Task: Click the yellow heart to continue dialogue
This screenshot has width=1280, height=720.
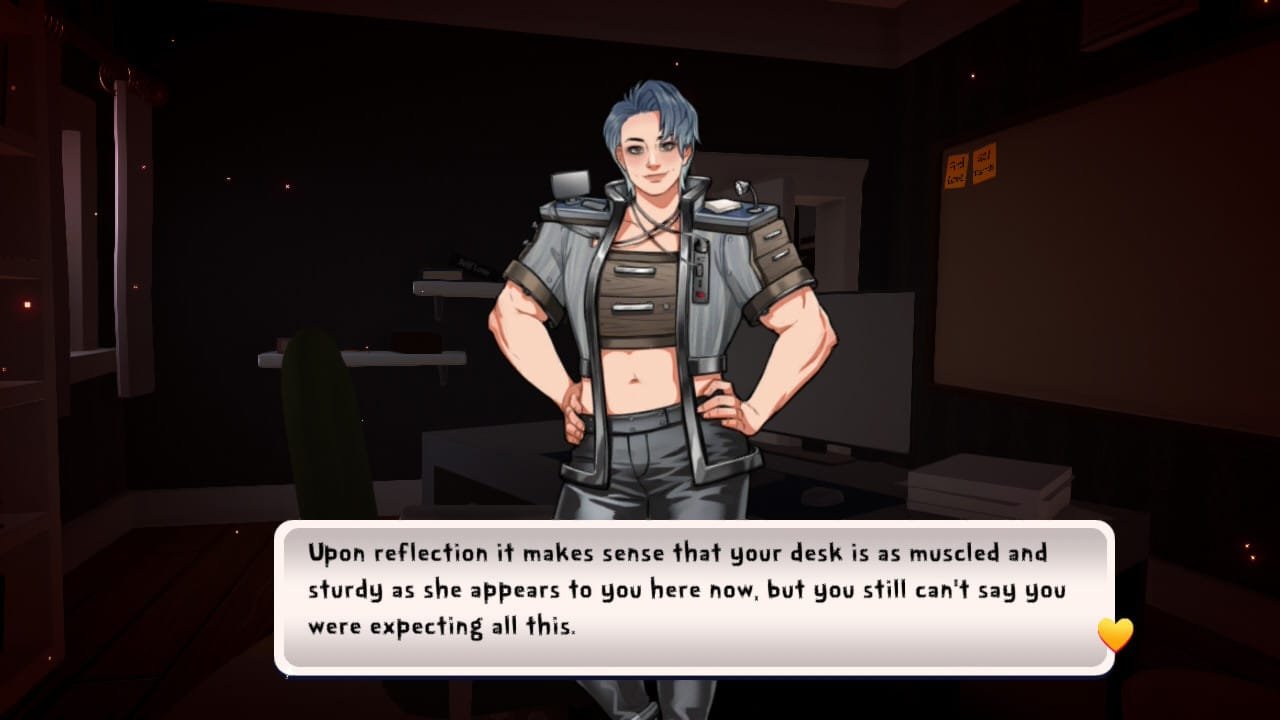Action: 1115,635
